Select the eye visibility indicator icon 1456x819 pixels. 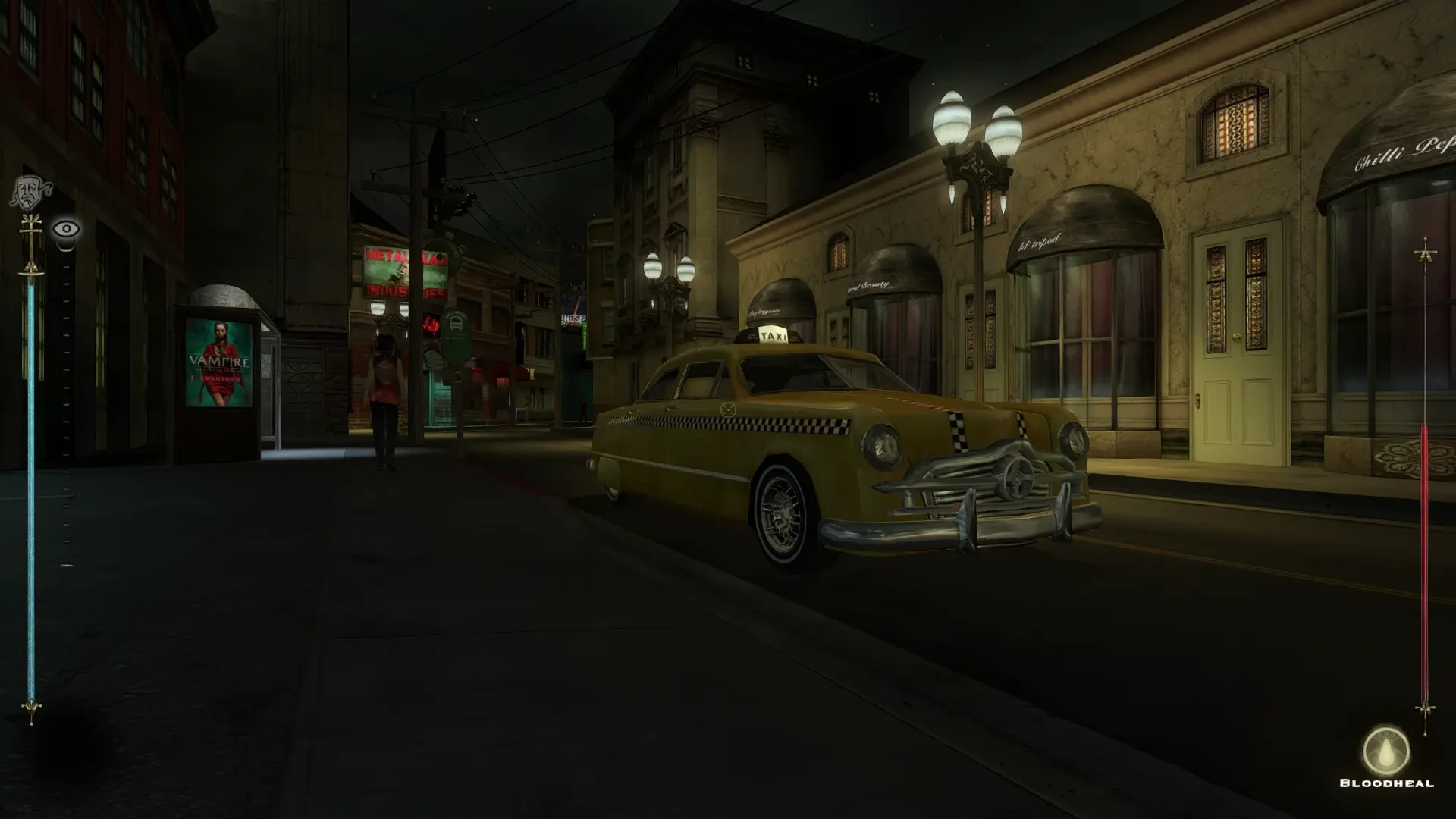67,228
